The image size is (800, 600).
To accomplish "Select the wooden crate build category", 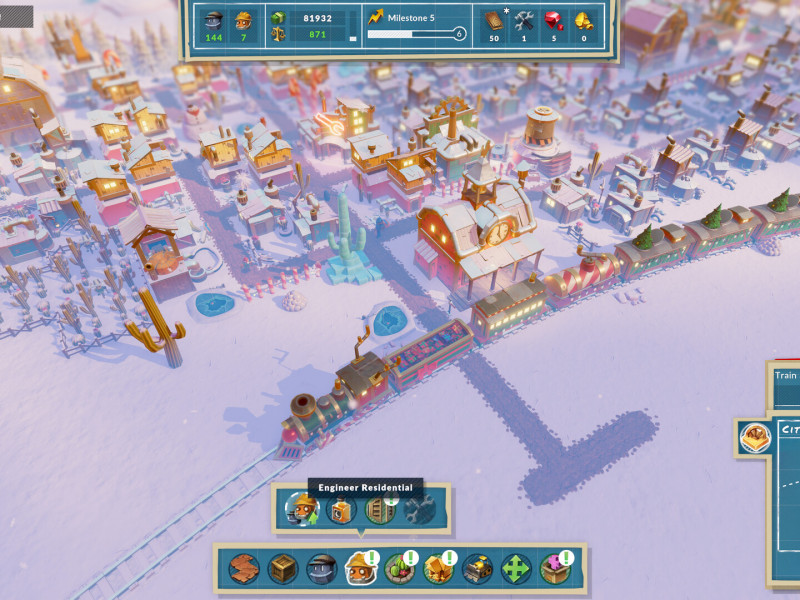I will 282,569.
